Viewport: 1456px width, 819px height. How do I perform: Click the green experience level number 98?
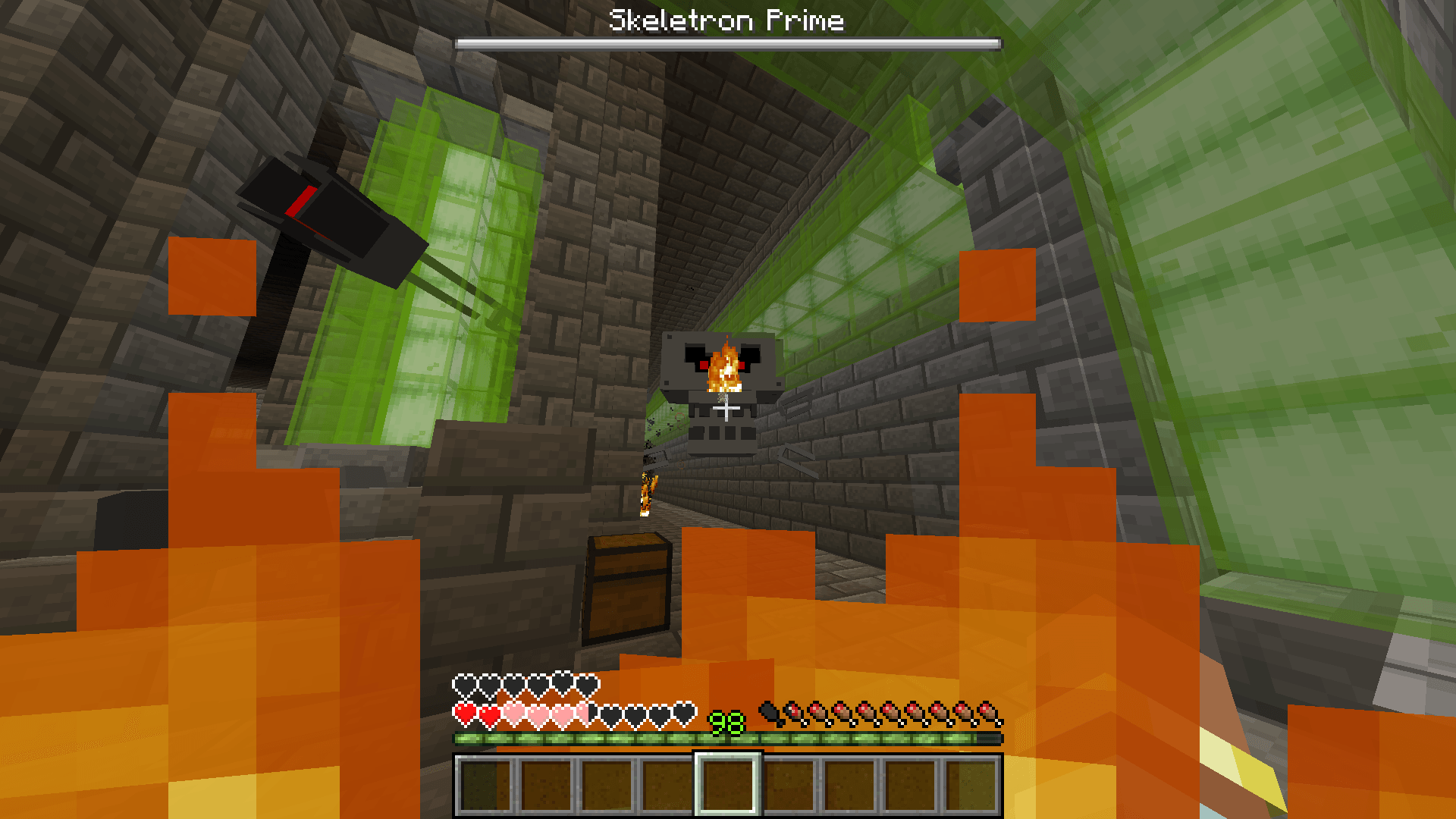(725, 719)
